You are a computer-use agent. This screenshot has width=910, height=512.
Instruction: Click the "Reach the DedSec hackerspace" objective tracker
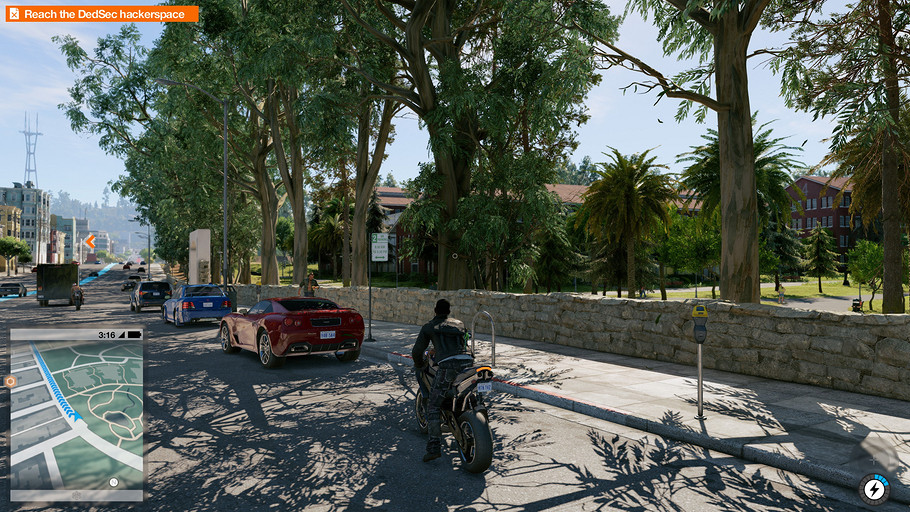[x=102, y=14]
